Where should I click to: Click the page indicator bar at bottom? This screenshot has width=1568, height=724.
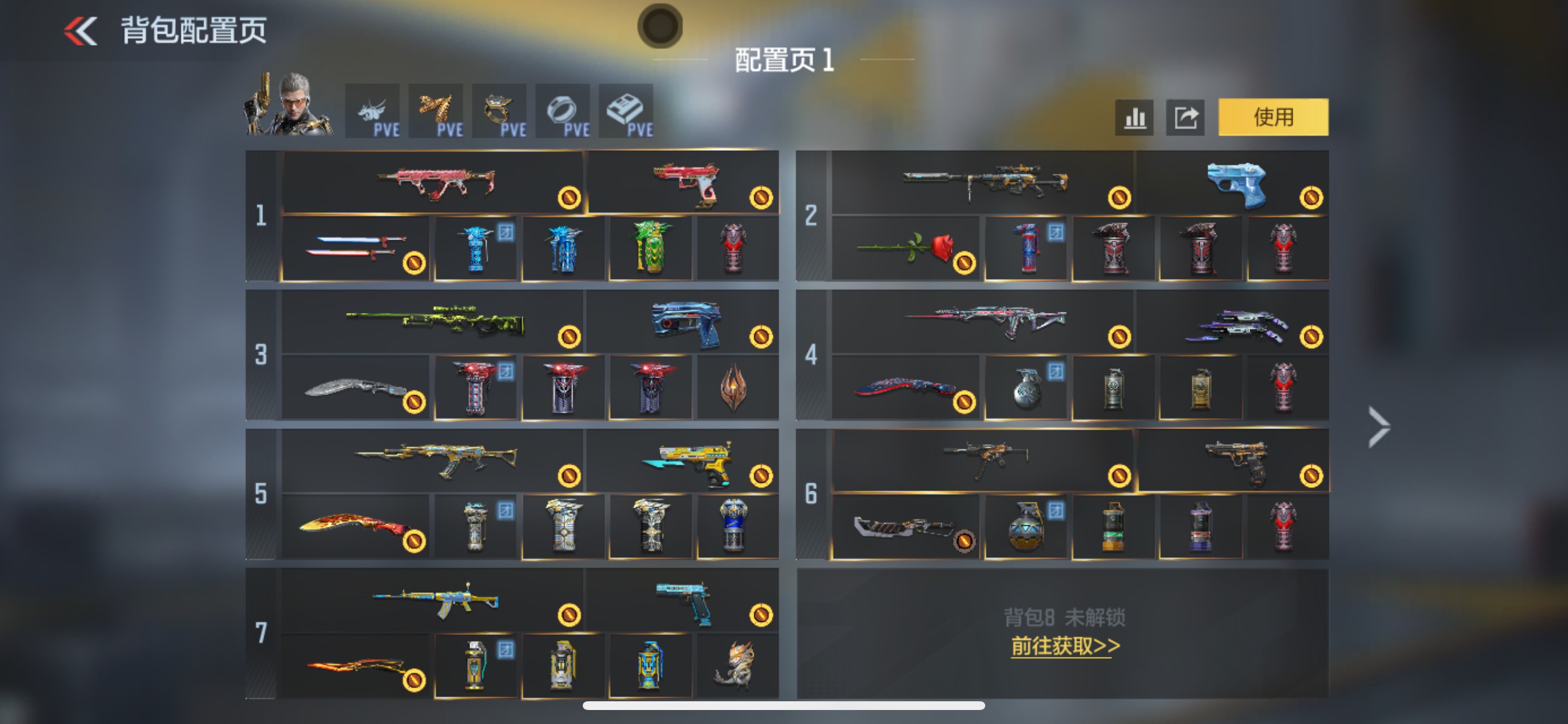pyautogui.click(x=784, y=706)
